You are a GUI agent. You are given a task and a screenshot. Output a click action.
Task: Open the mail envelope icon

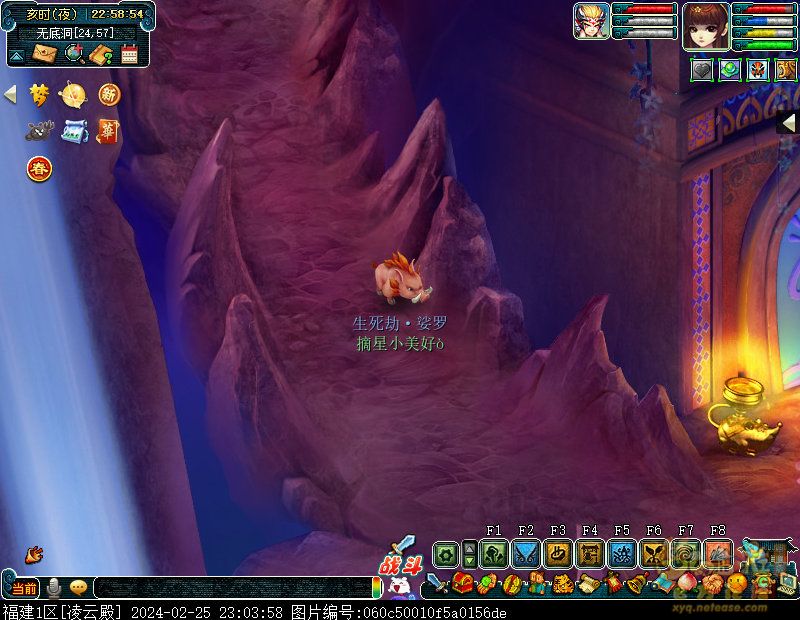[45, 54]
